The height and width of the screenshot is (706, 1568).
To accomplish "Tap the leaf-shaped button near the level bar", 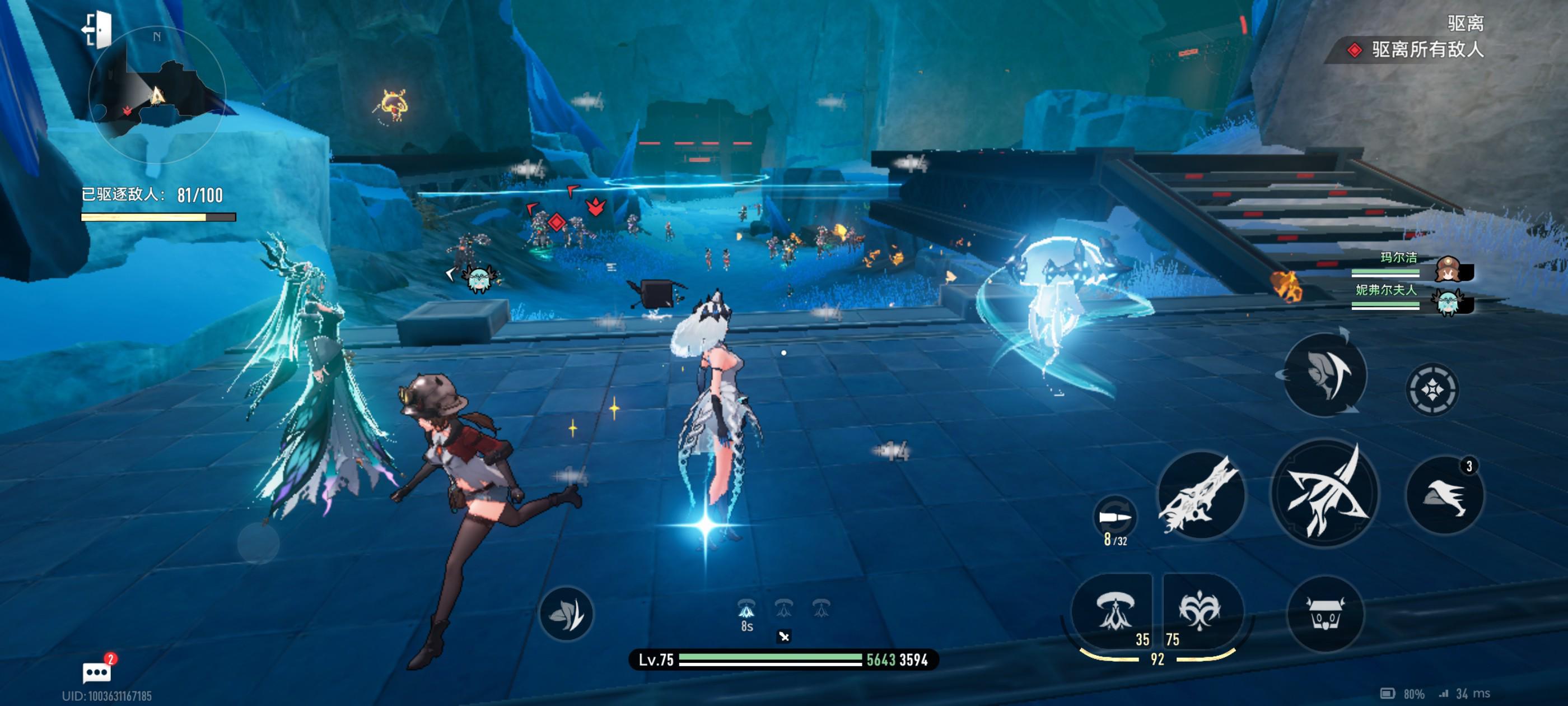I will [566, 614].
